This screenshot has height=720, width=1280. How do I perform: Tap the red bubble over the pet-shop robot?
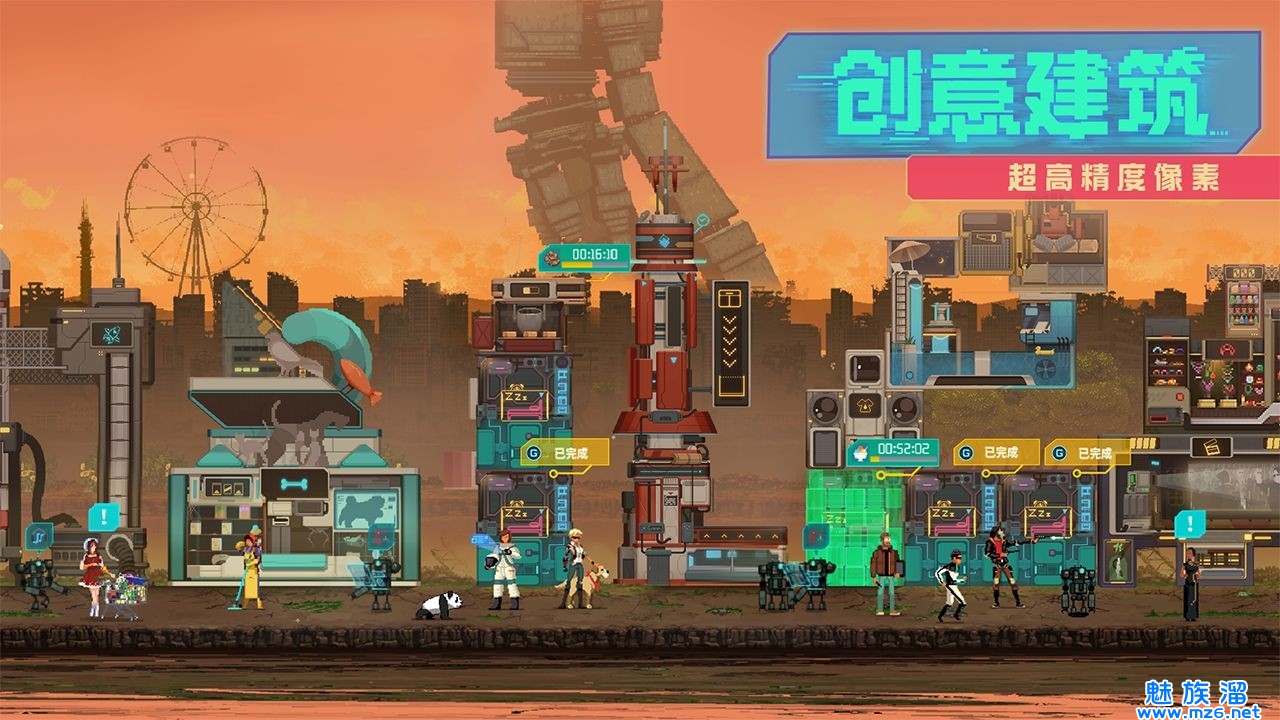pos(380,538)
